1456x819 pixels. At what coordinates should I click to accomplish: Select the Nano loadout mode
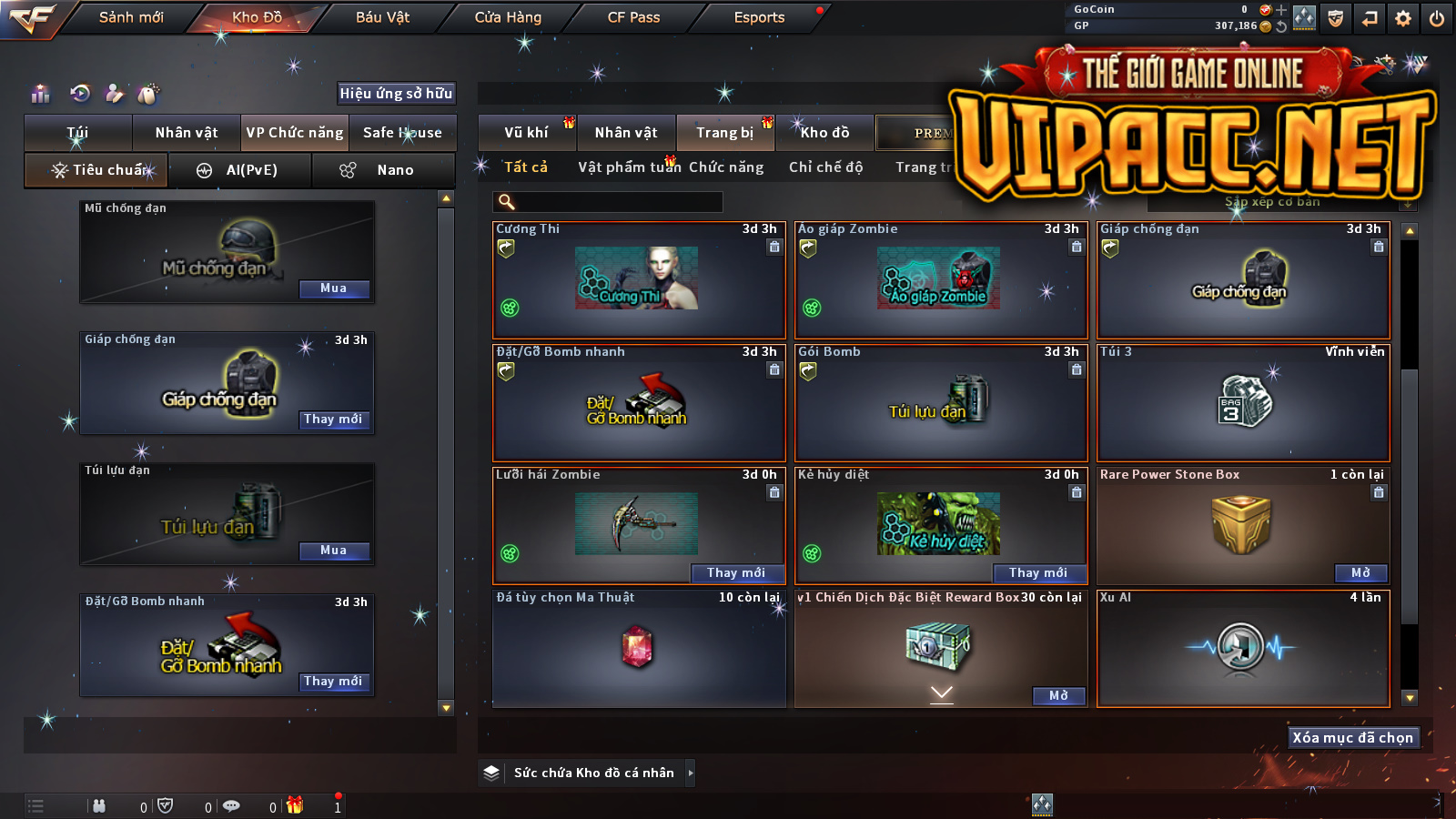tap(384, 170)
